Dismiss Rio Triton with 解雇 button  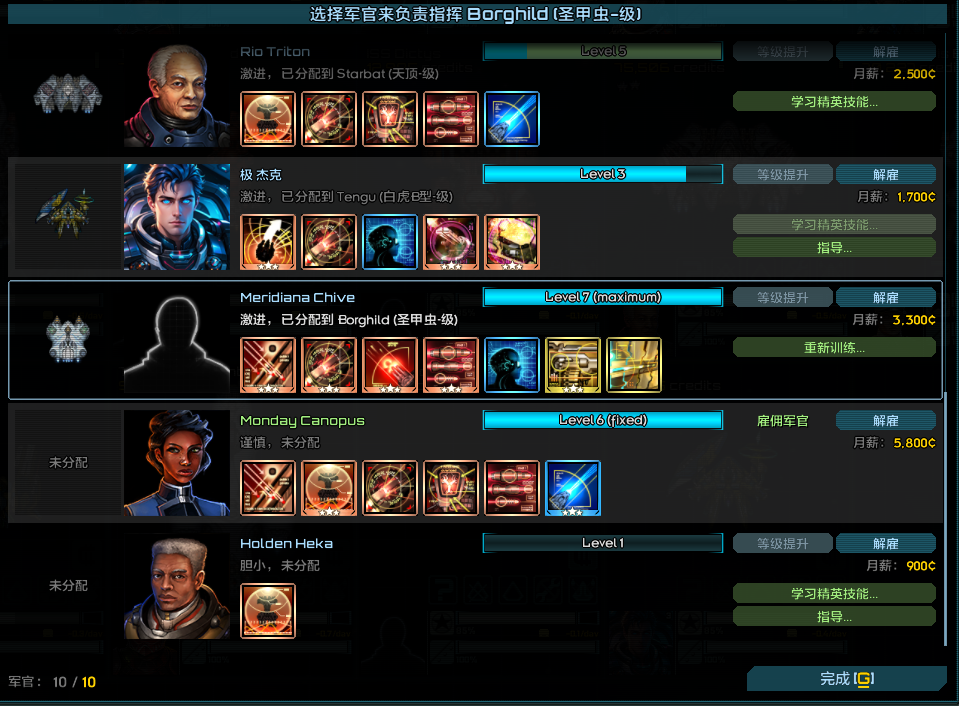pos(885,52)
